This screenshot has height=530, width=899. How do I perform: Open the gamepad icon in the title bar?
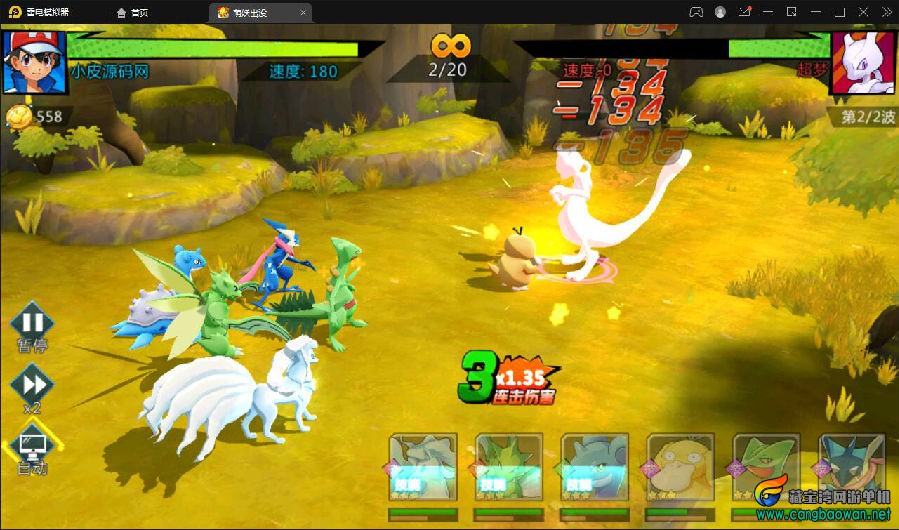pyautogui.click(x=695, y=12)
